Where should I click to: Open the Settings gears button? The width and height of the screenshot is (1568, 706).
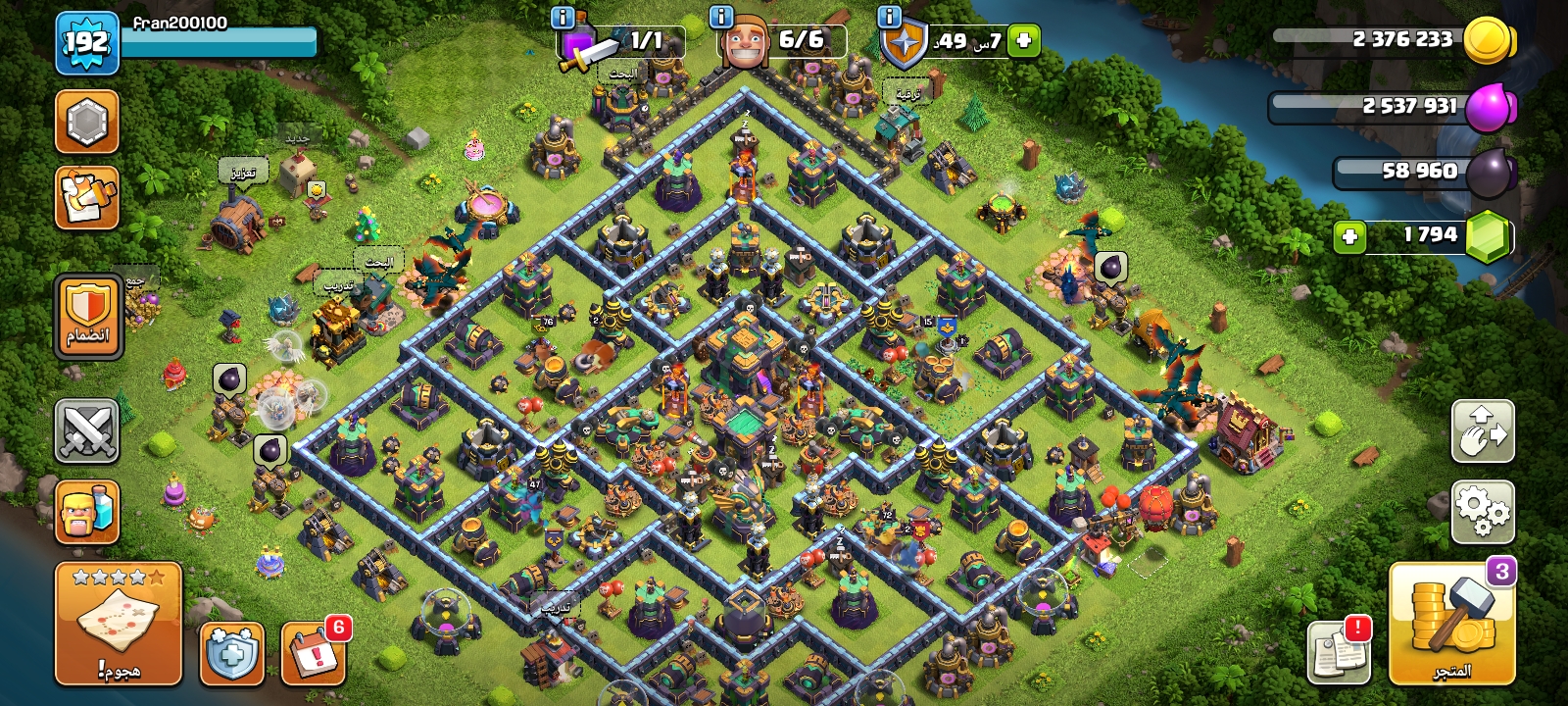(1483, 510)
